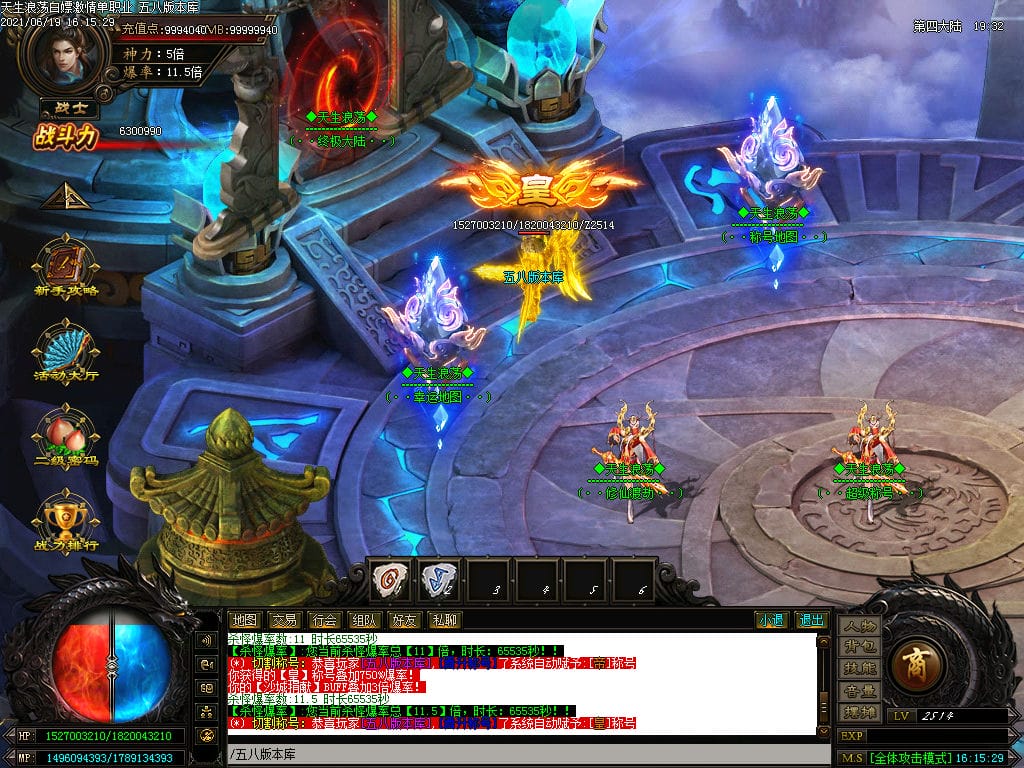The image size is (1024, 768).
Task: Click the 小退 logout button
Action: coord(771,620)
